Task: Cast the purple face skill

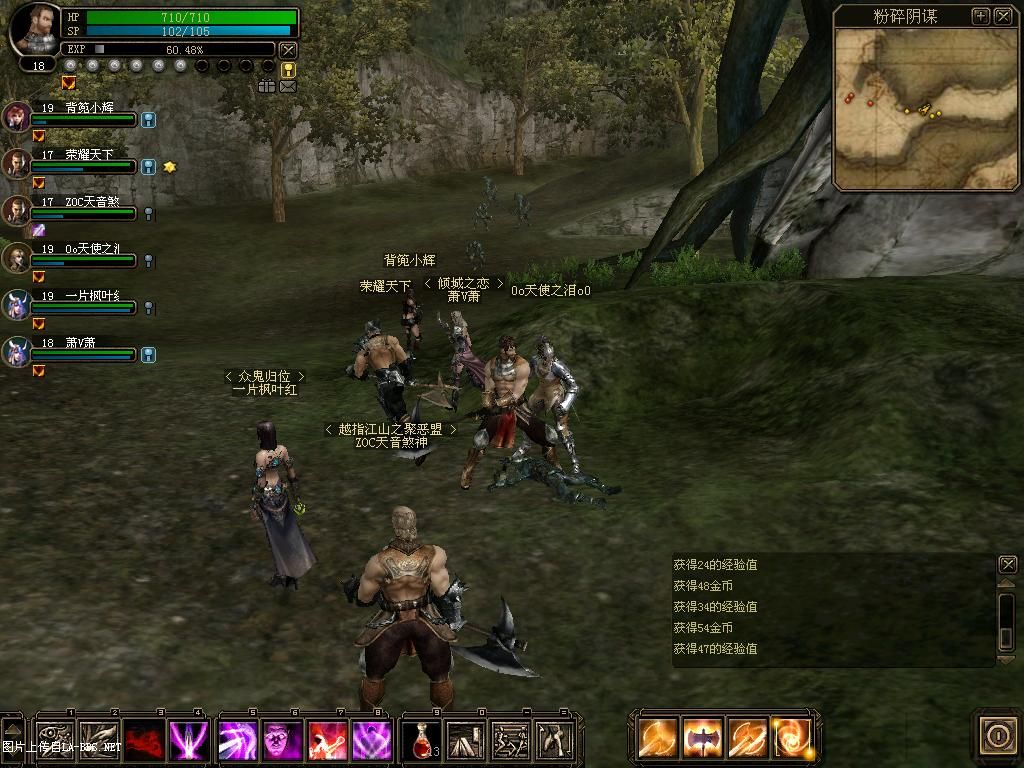Action: tap(282, 741)
